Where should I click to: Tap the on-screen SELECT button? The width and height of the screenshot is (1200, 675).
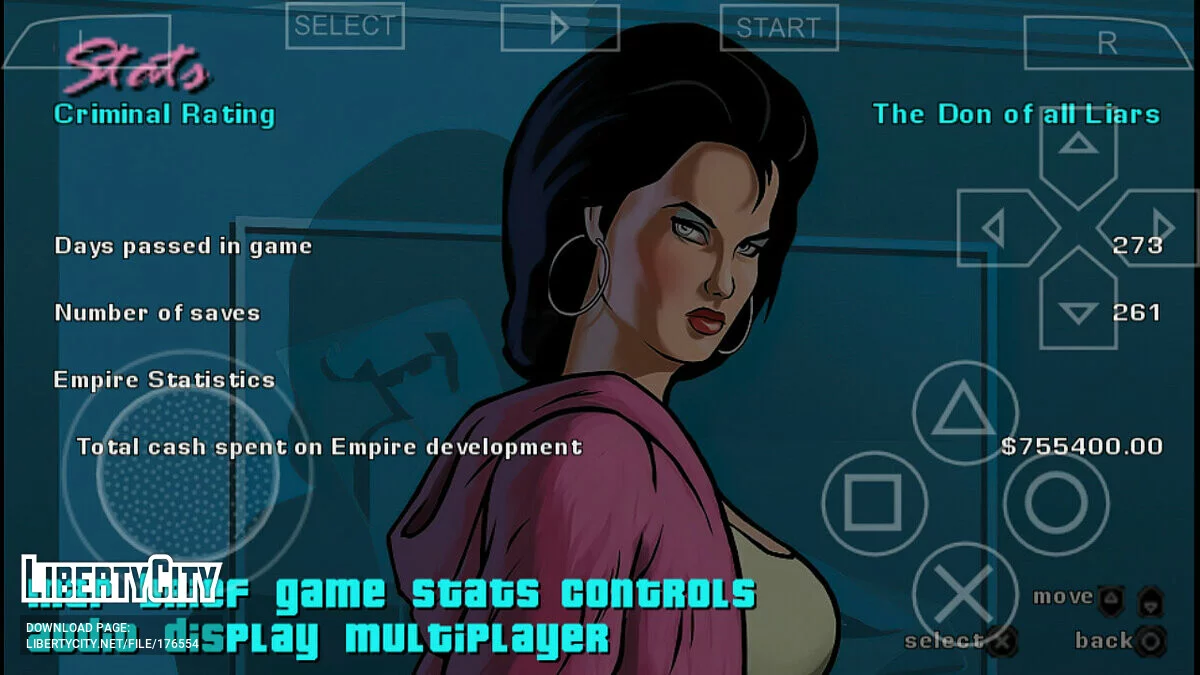pos(345,26)
